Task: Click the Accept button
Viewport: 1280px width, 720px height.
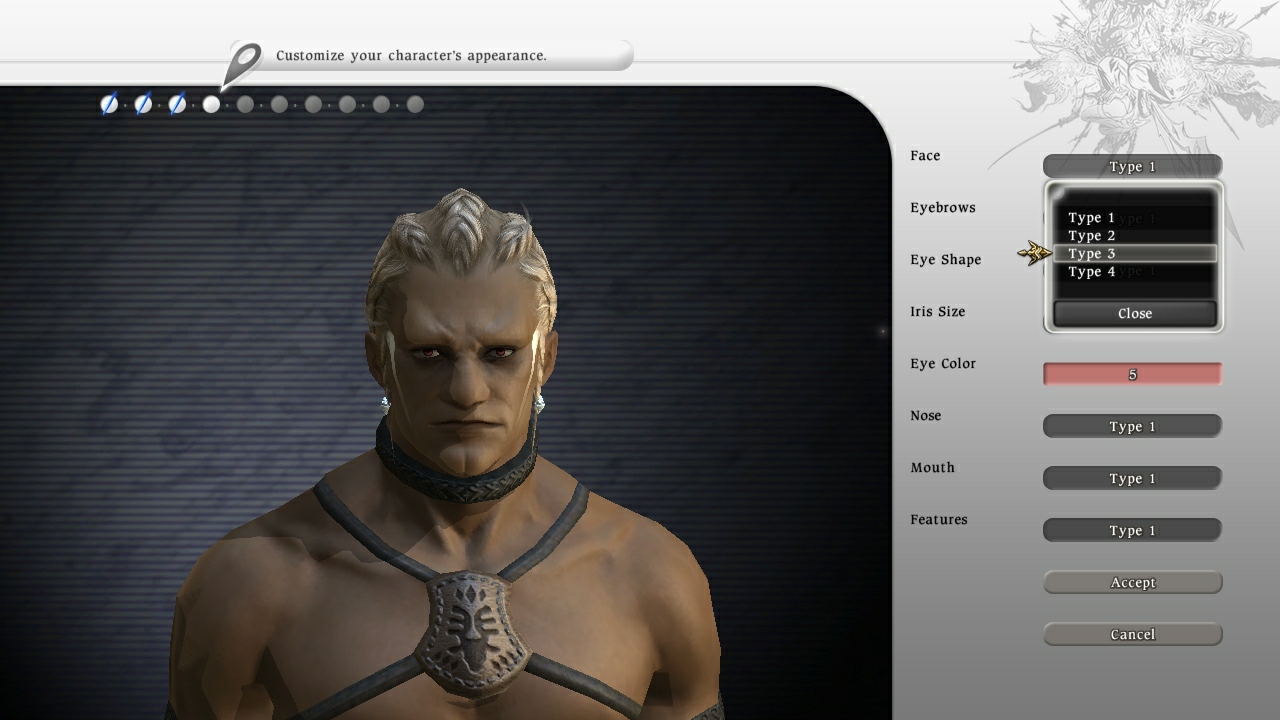Action: 1132,582
